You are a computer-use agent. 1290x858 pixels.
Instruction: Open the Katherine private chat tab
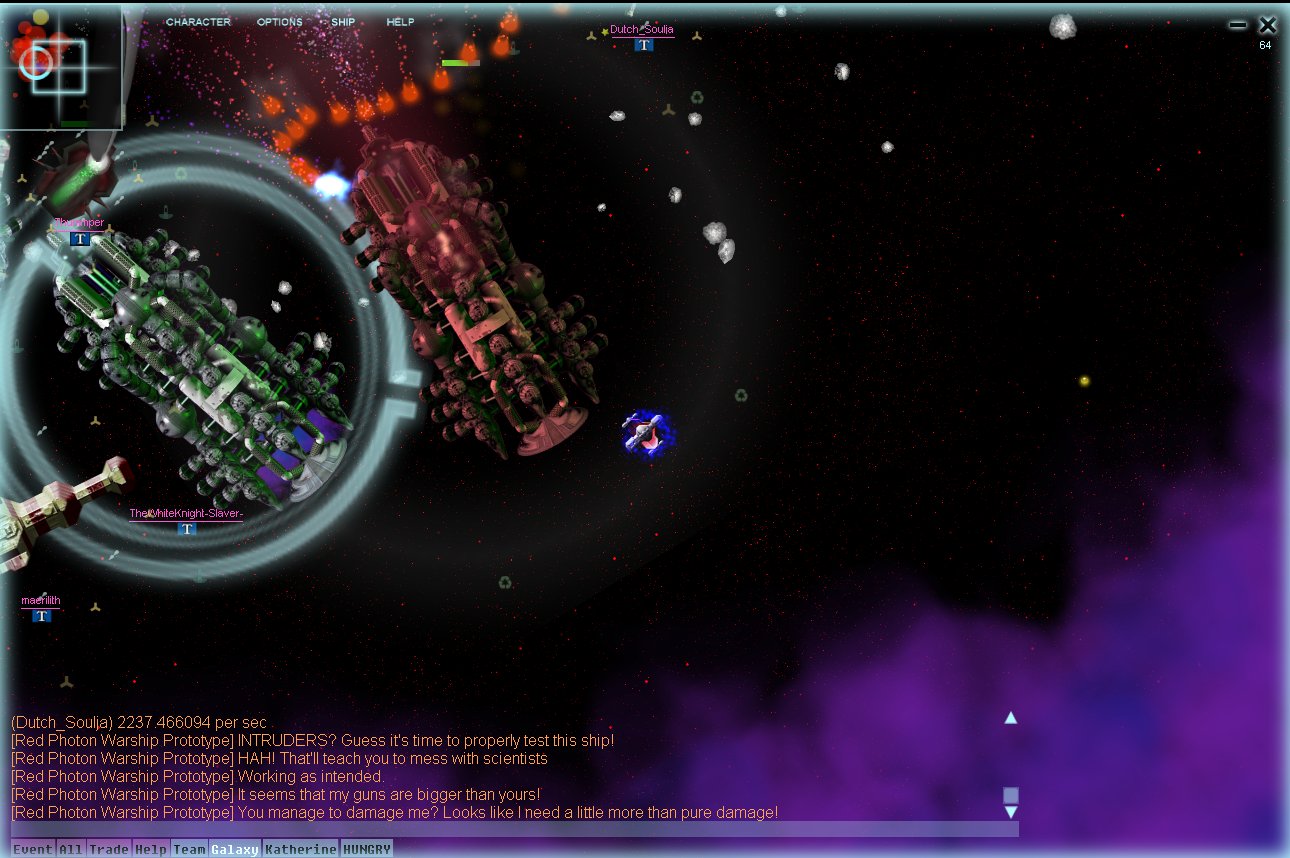pos(301,849)
